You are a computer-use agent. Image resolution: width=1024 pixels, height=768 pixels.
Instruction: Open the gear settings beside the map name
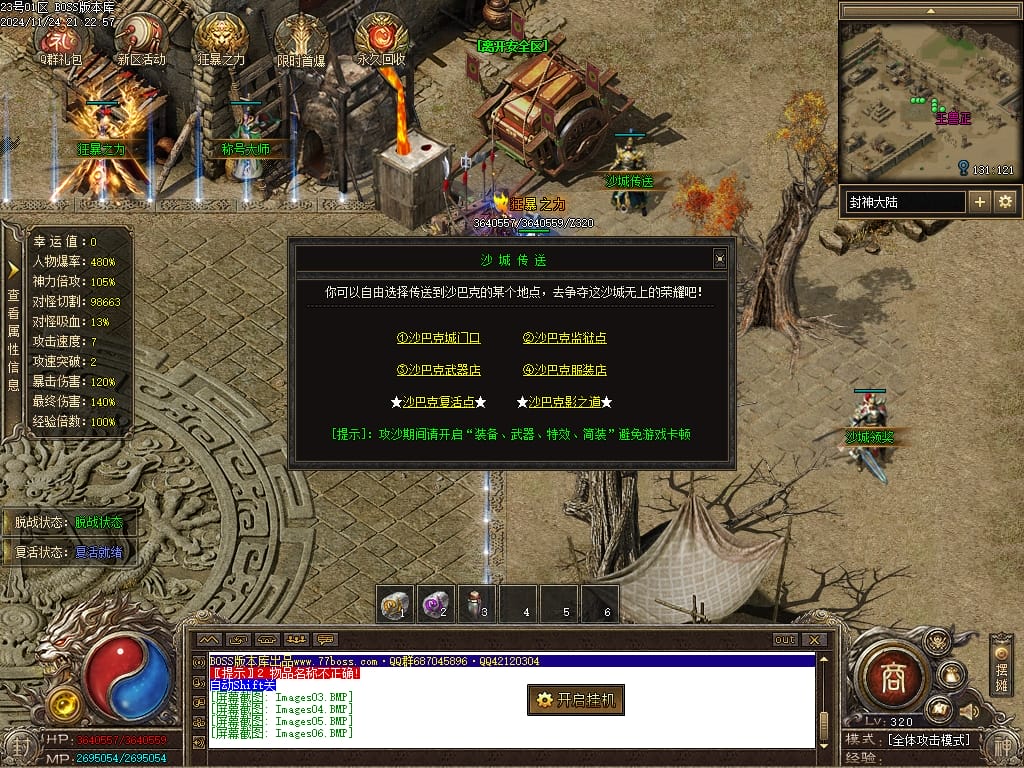tap(1004, 202)
